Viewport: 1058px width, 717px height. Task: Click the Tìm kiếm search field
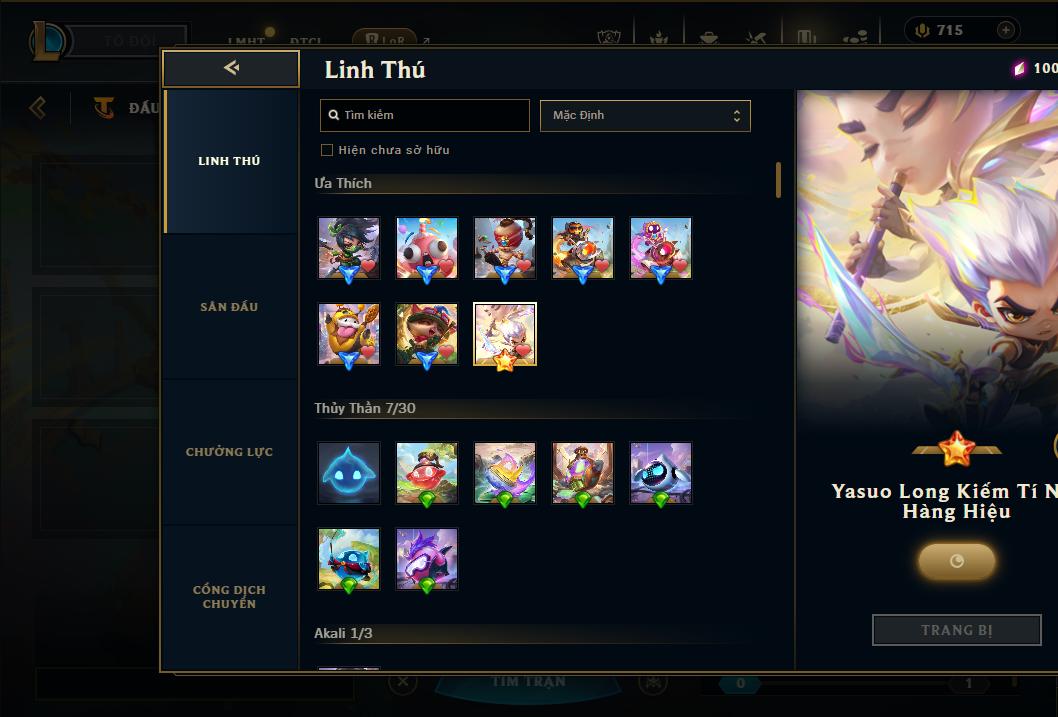(x=425, y=115)
